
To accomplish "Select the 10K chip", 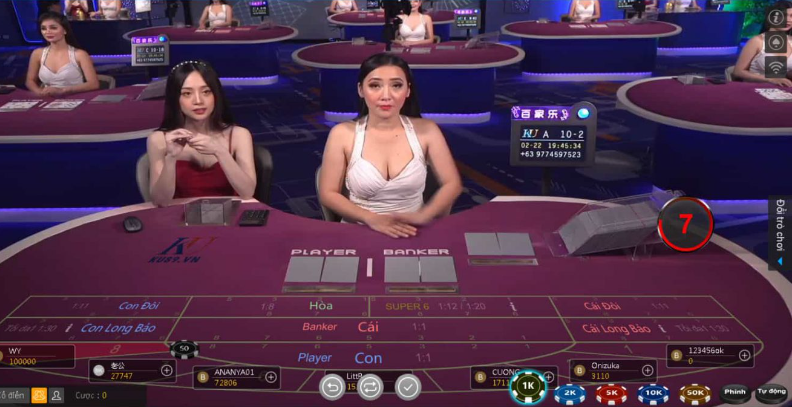I will pyautogui.click(x=653, y=394).
